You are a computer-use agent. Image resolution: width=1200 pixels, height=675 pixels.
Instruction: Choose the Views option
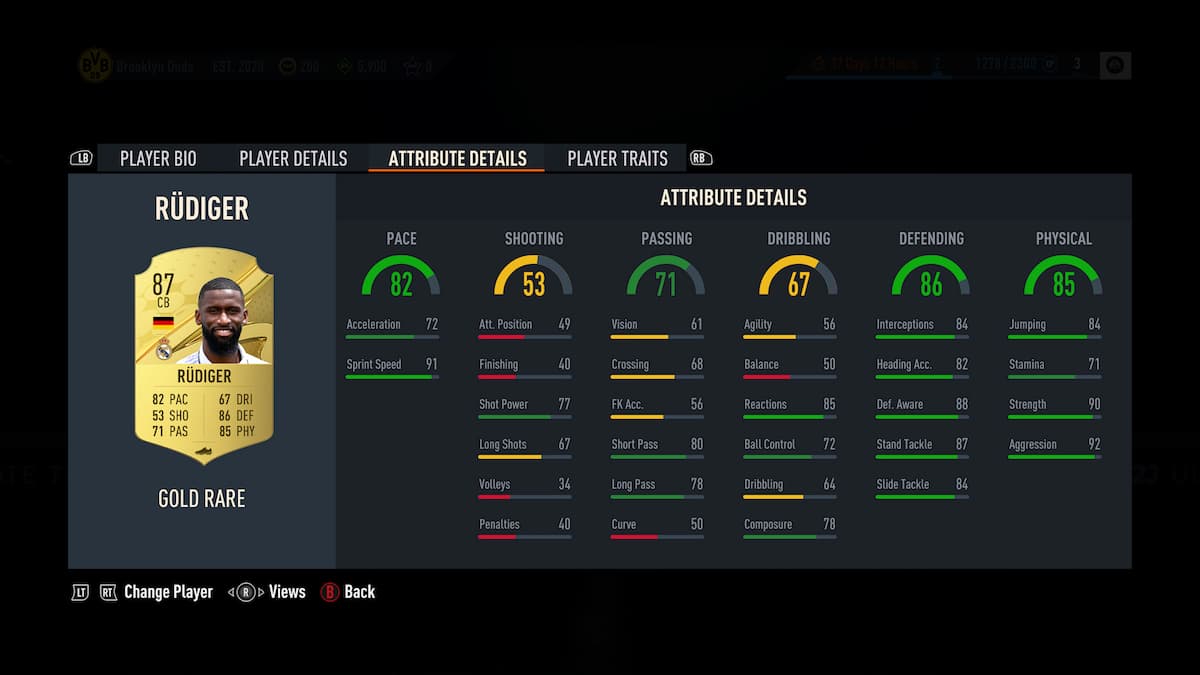tap(286, 592)
